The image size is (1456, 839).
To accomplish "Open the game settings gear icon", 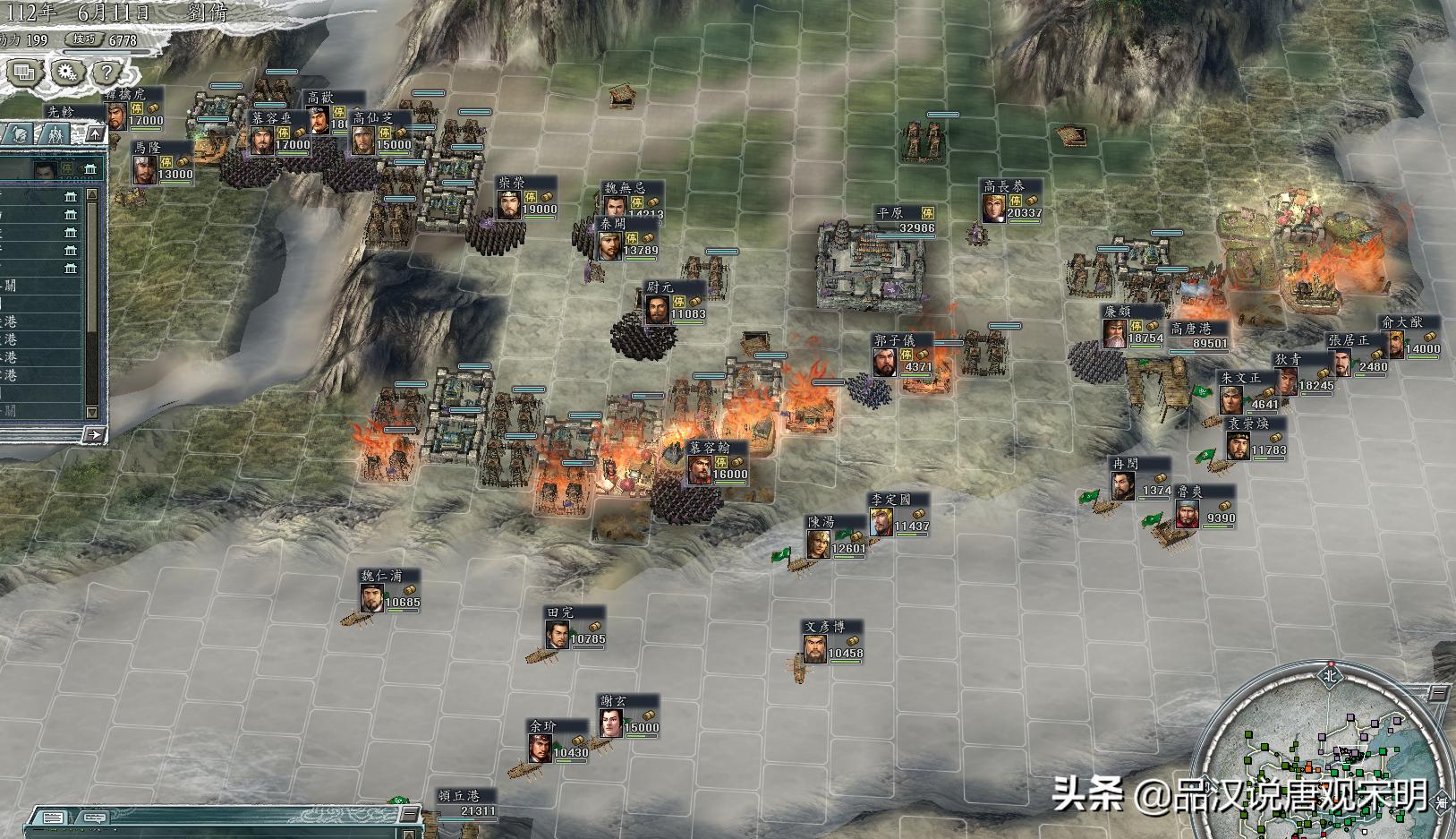I will coord(68,72).
